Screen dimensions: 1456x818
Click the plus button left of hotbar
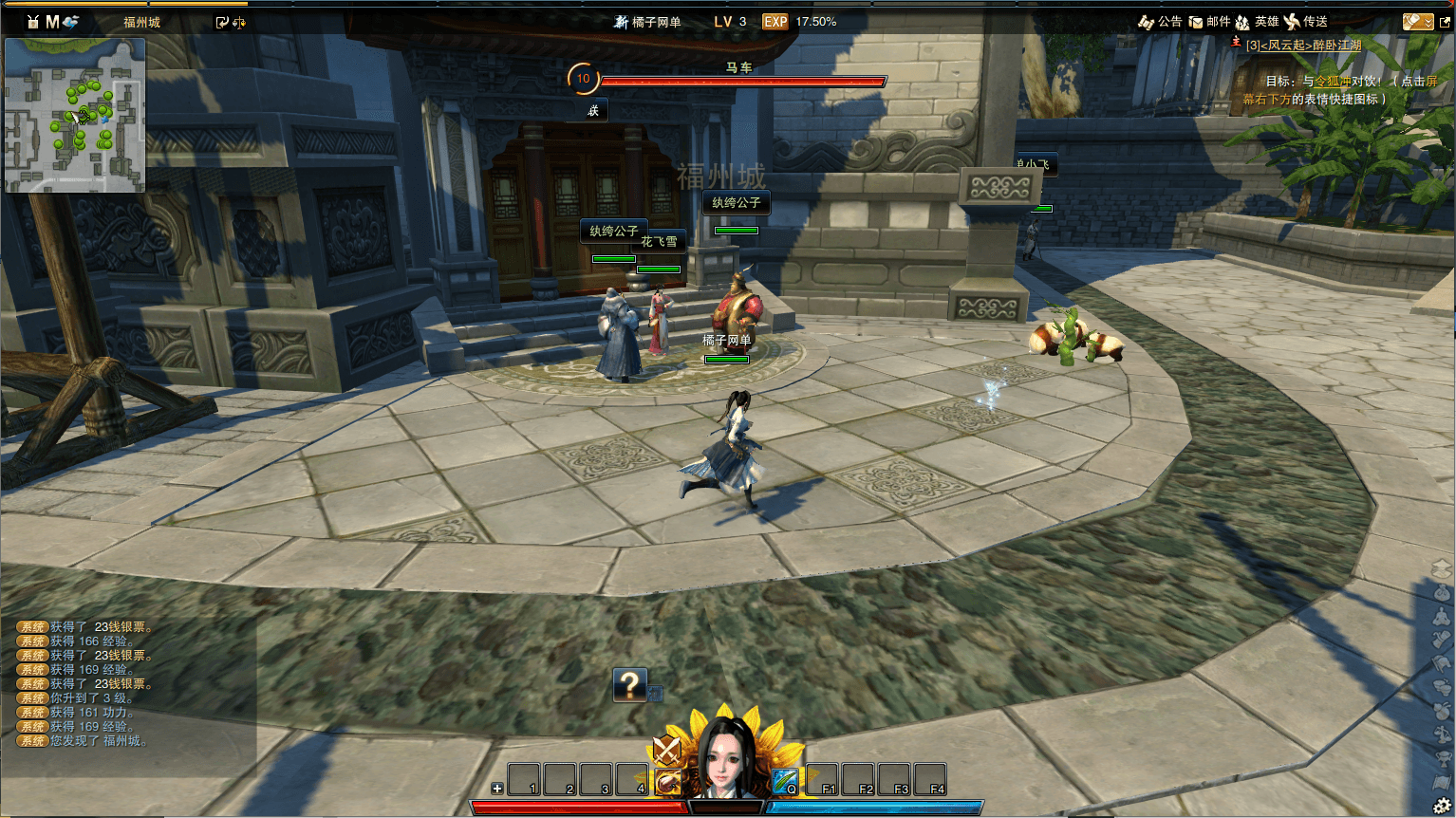click(497, 789)
